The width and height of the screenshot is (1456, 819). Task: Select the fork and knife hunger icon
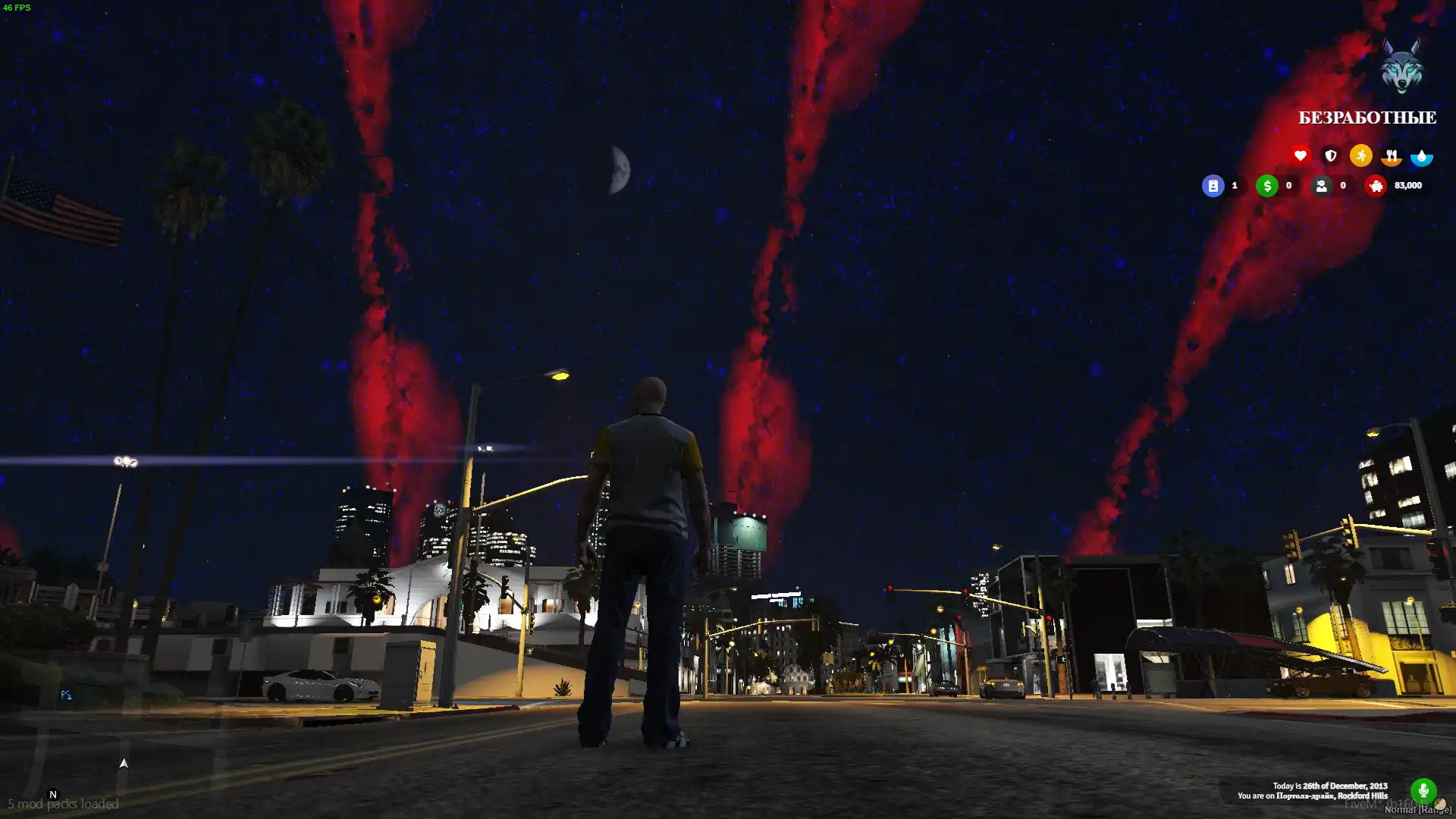1391,155
